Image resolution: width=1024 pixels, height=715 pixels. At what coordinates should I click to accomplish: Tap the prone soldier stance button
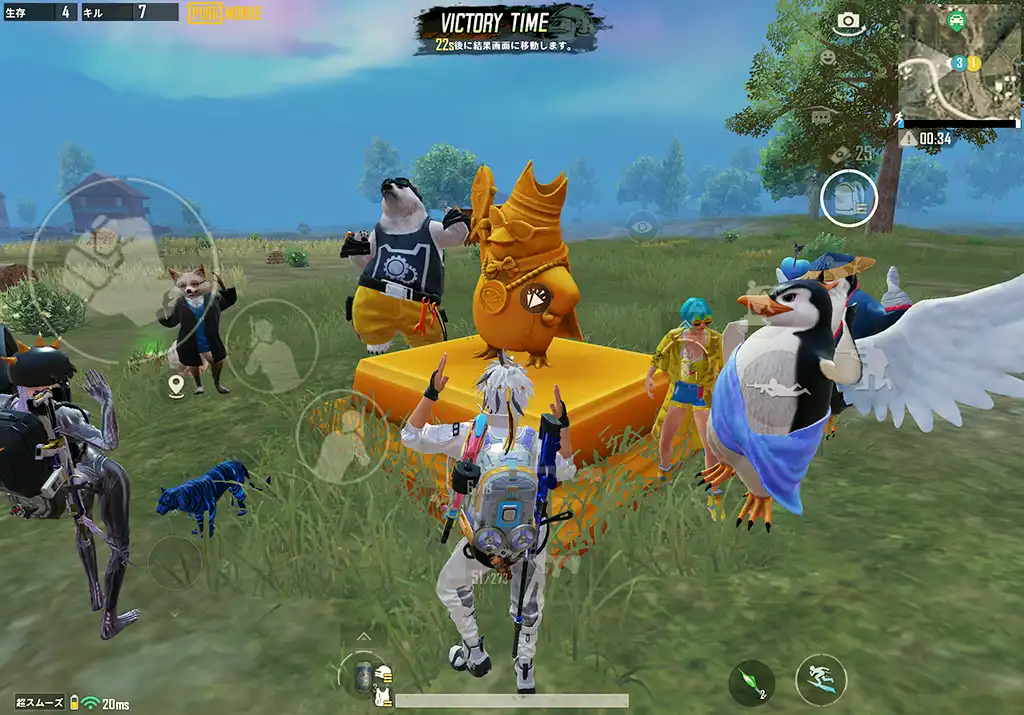[x=342, y=436]
